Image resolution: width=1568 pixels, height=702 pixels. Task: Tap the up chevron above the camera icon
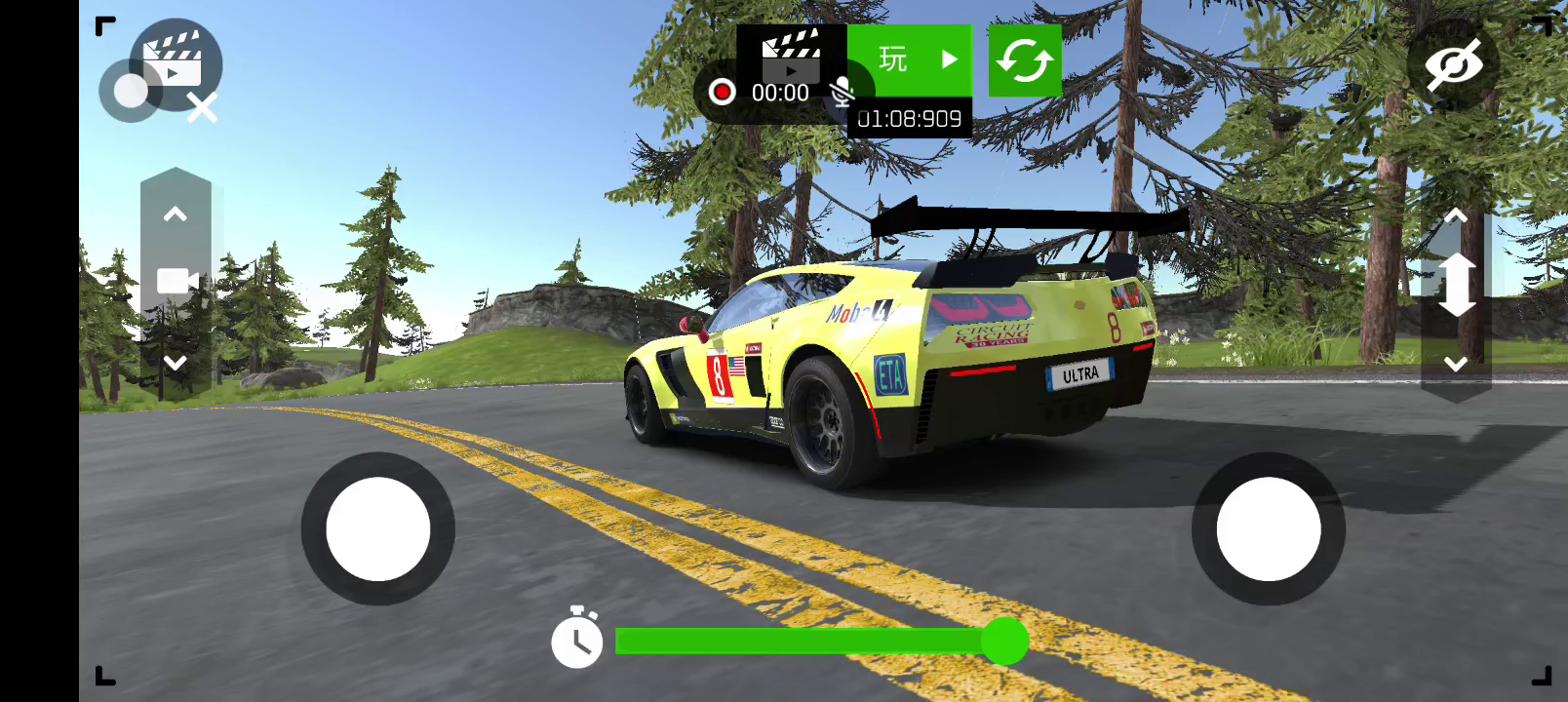point(176,214)
